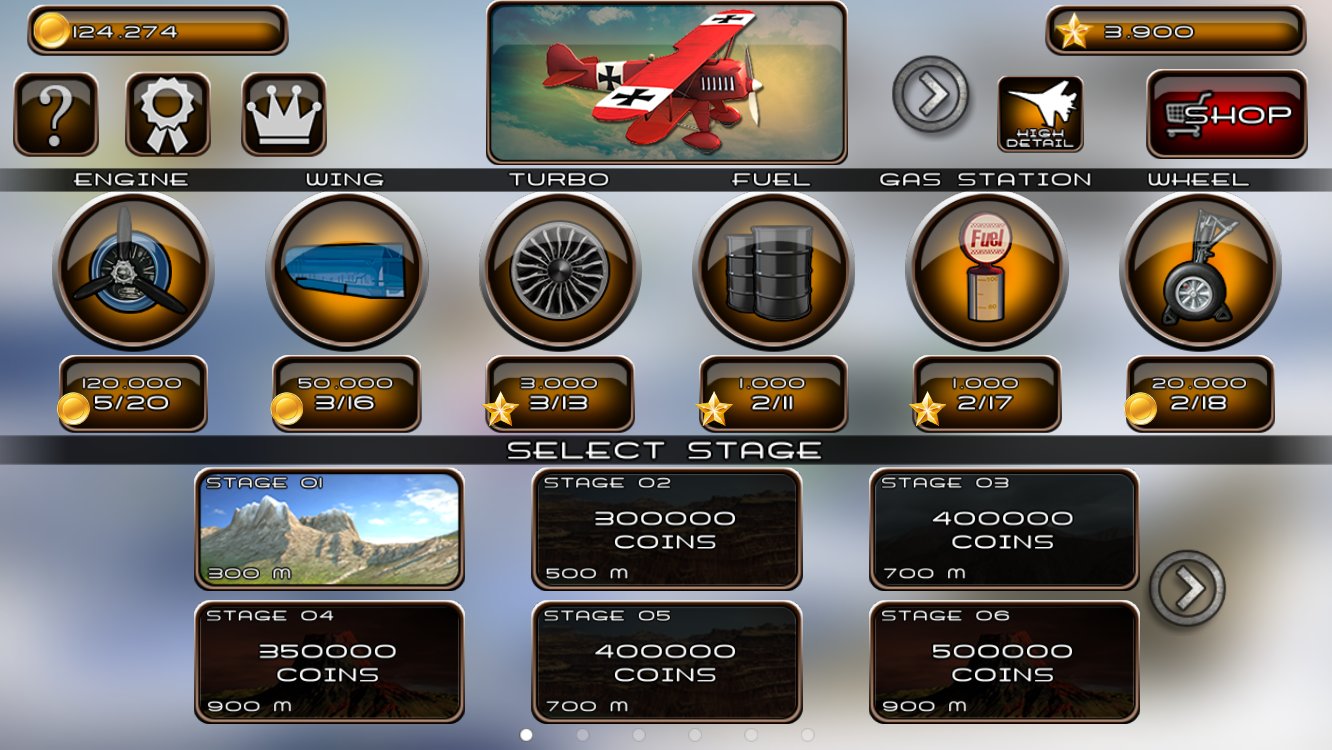
Task: Open the SHOP cart button
Action: click(x=1224, y=113)
